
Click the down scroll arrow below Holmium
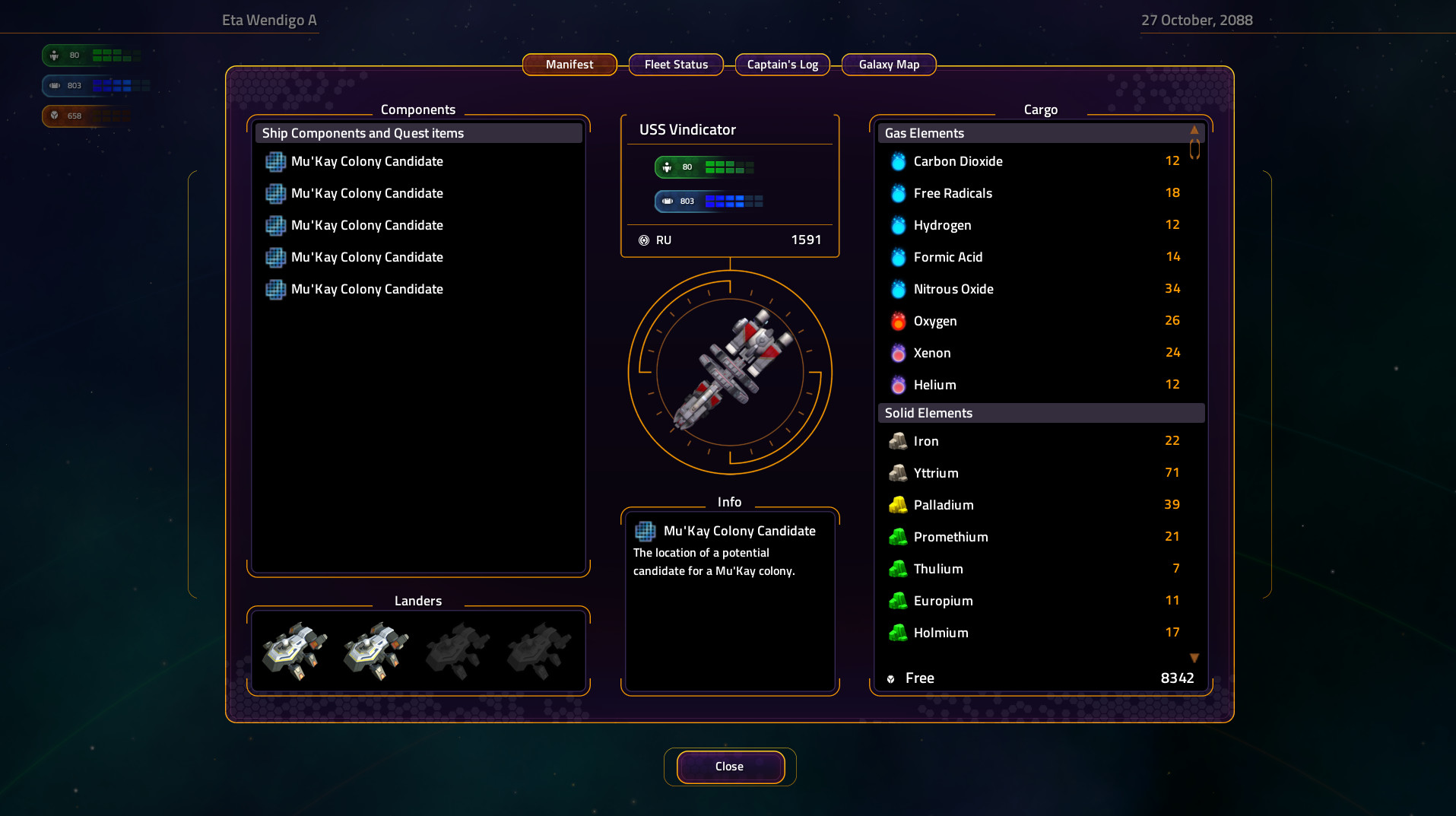[1194, 658]
